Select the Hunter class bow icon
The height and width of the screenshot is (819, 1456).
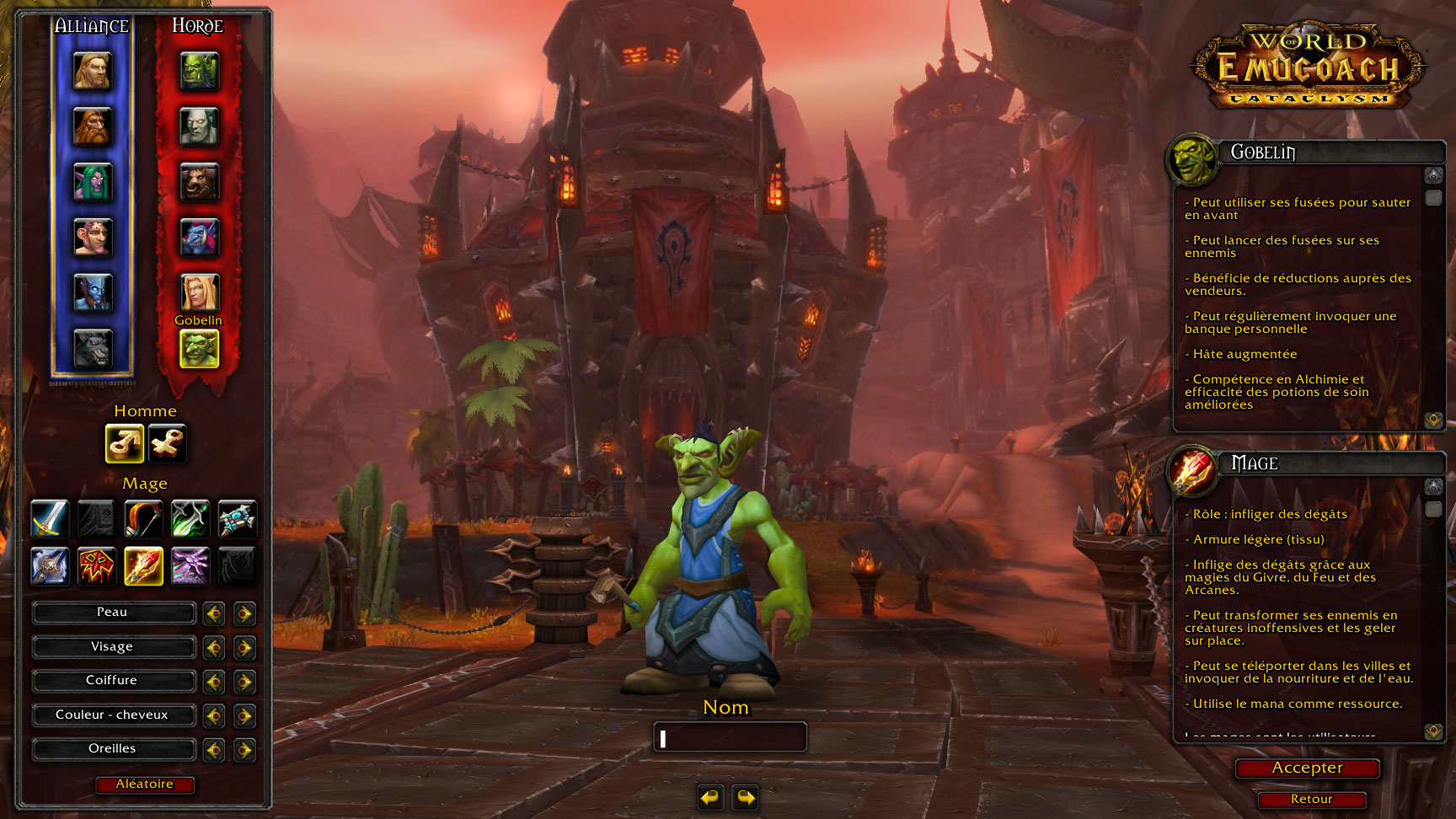tap(143, 518)
